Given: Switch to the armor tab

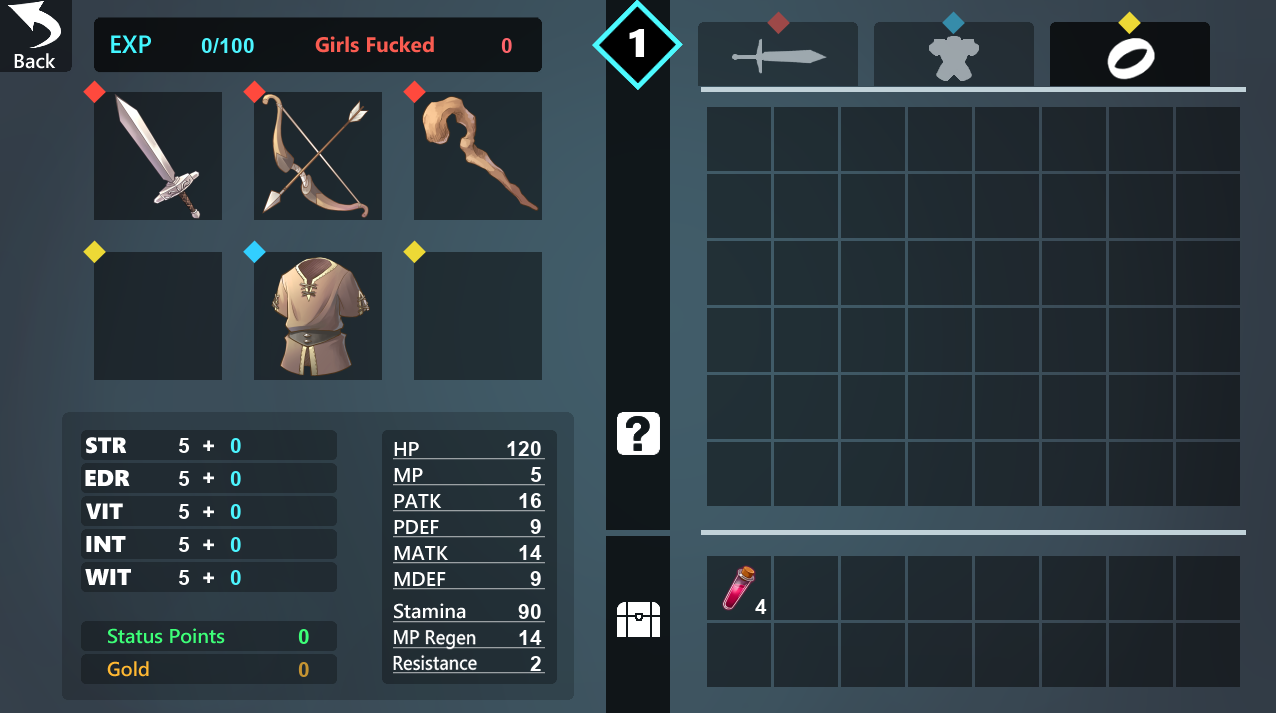Looking at the screenshot, I should 954,56.
